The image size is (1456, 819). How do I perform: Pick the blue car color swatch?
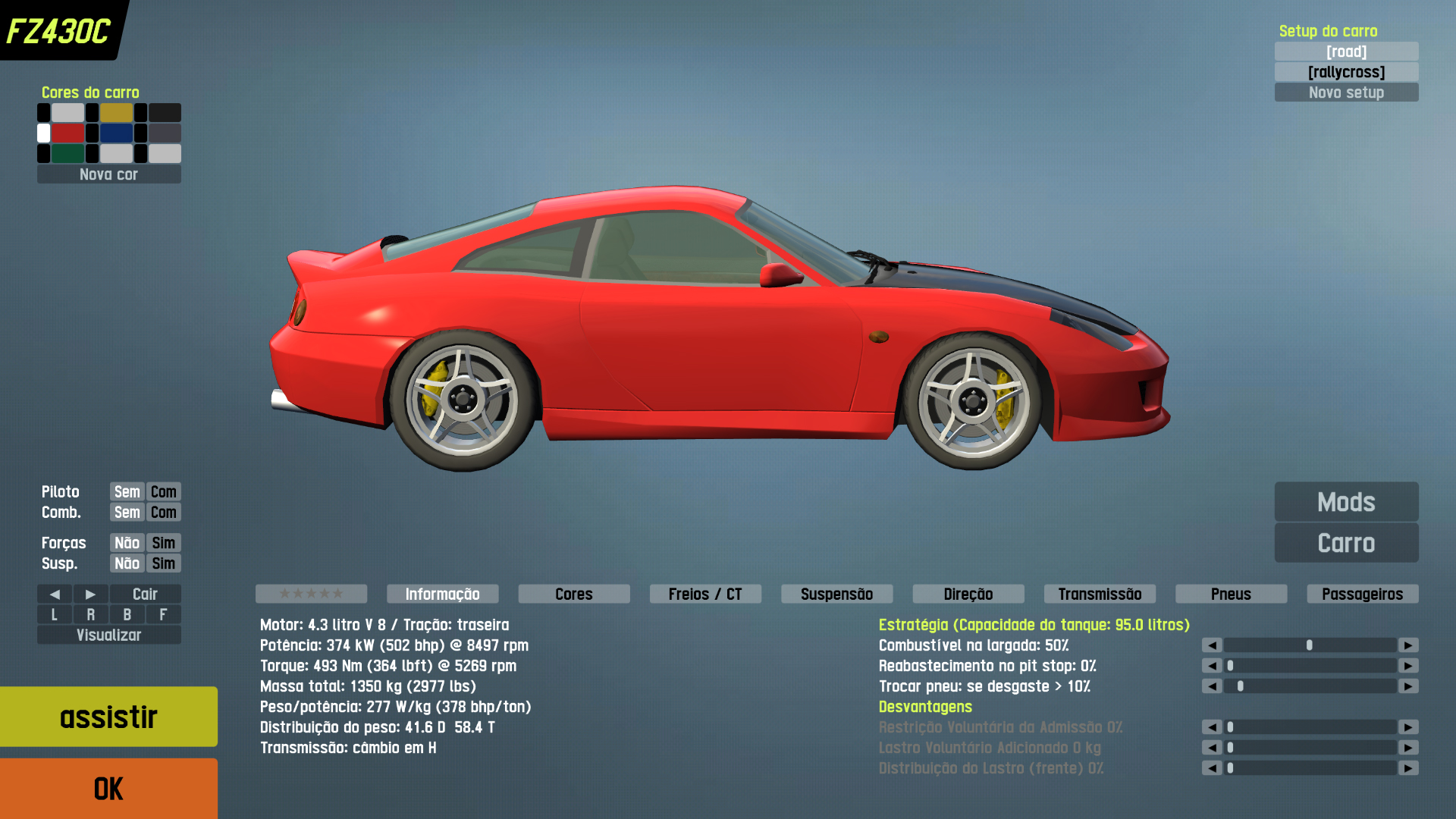(x=116, y=133)
